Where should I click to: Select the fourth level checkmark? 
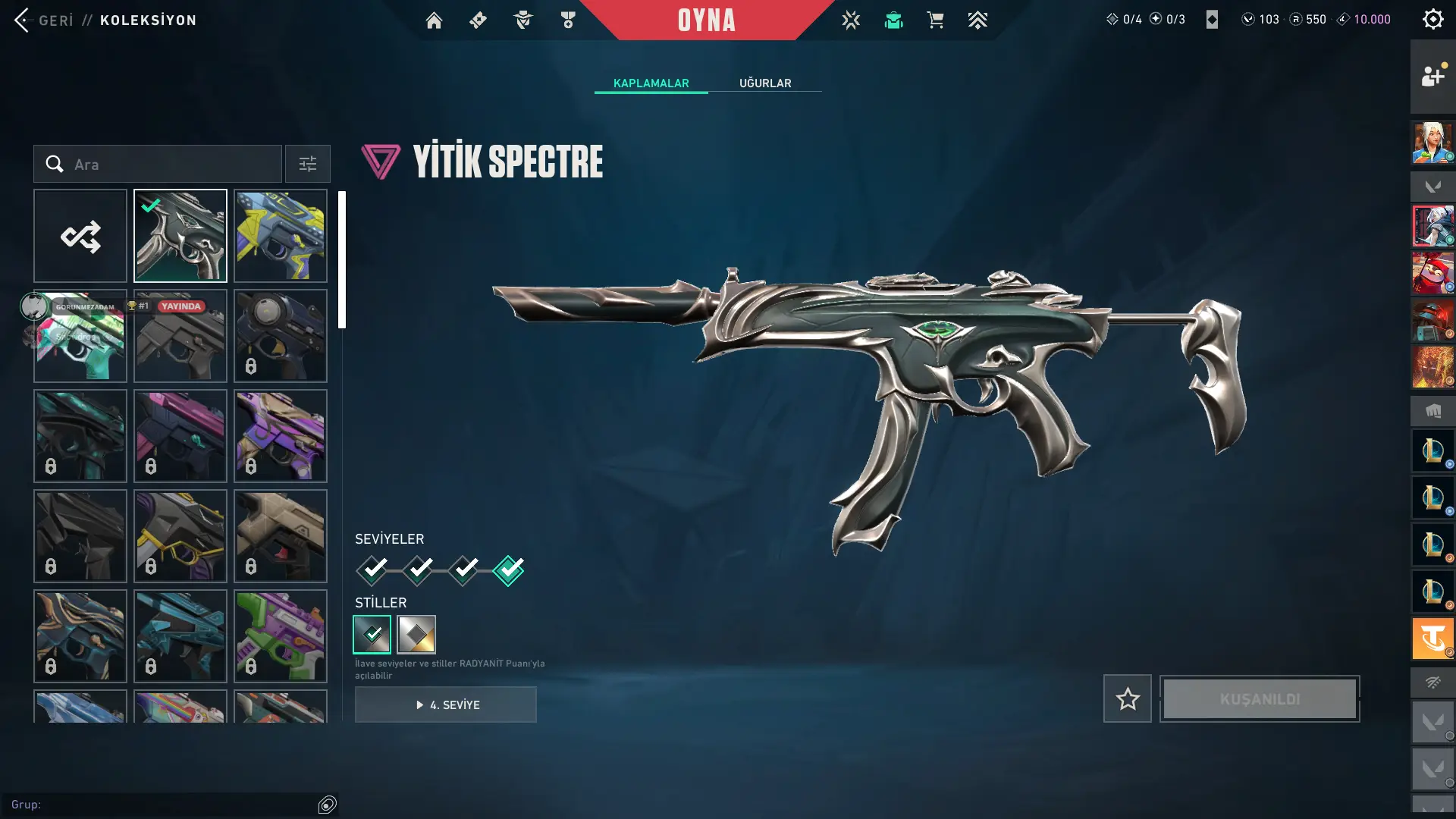[x=508, y=570]
